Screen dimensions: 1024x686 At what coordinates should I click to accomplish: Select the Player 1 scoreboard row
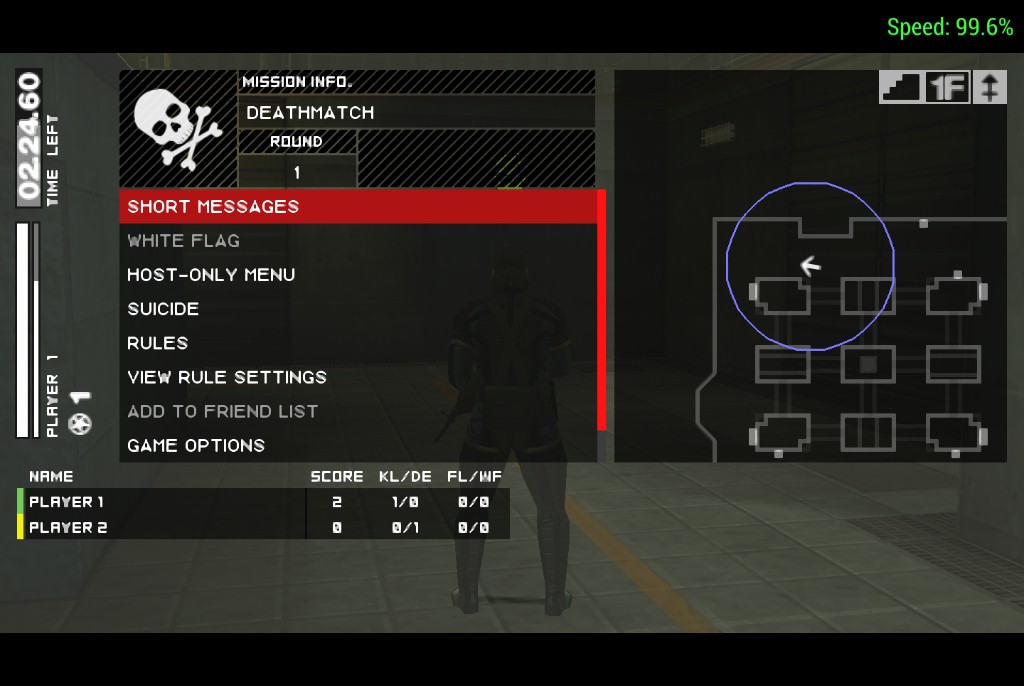(x=262, y=502)
